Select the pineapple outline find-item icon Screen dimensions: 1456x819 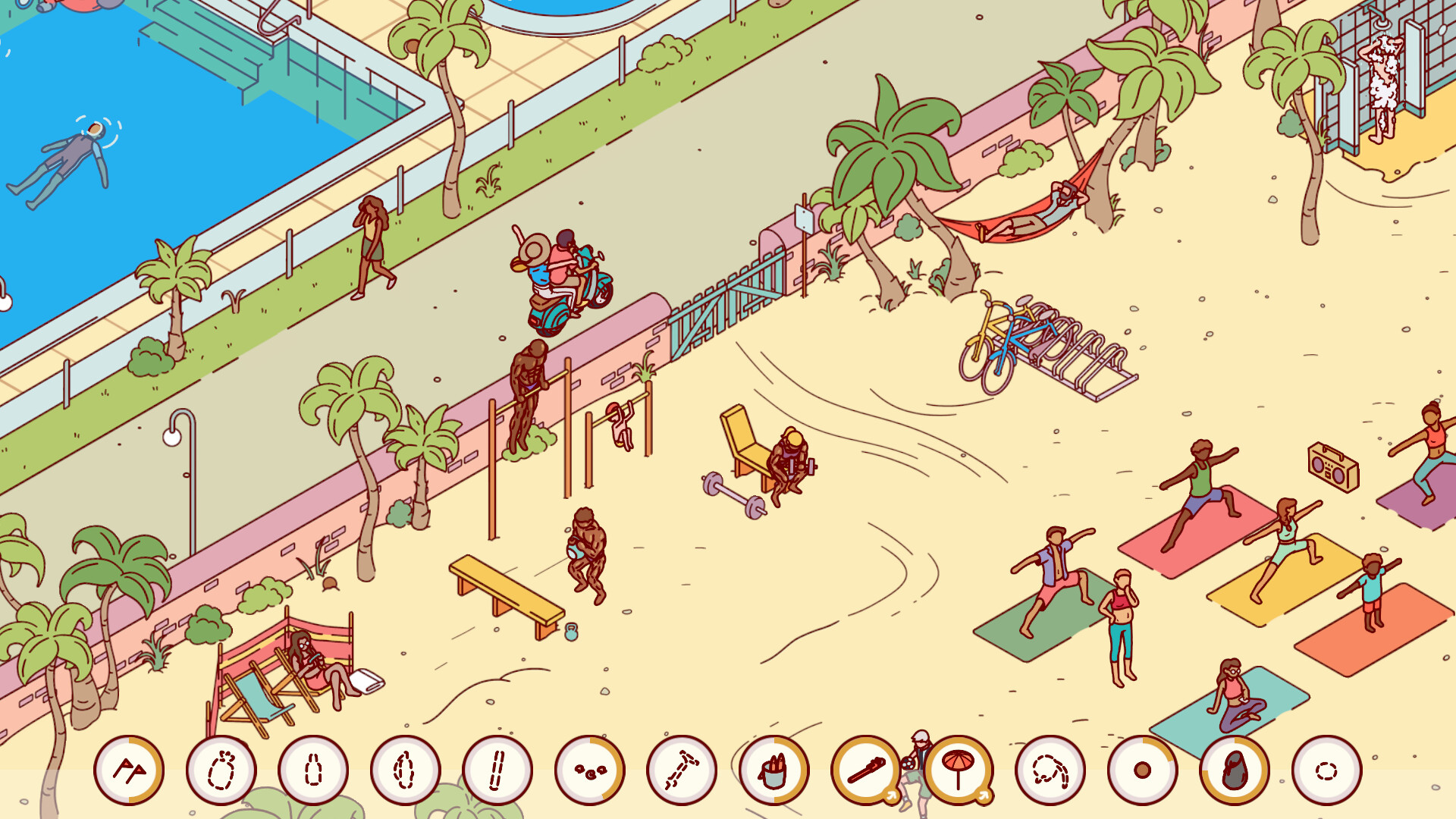(x=220, y=770)
